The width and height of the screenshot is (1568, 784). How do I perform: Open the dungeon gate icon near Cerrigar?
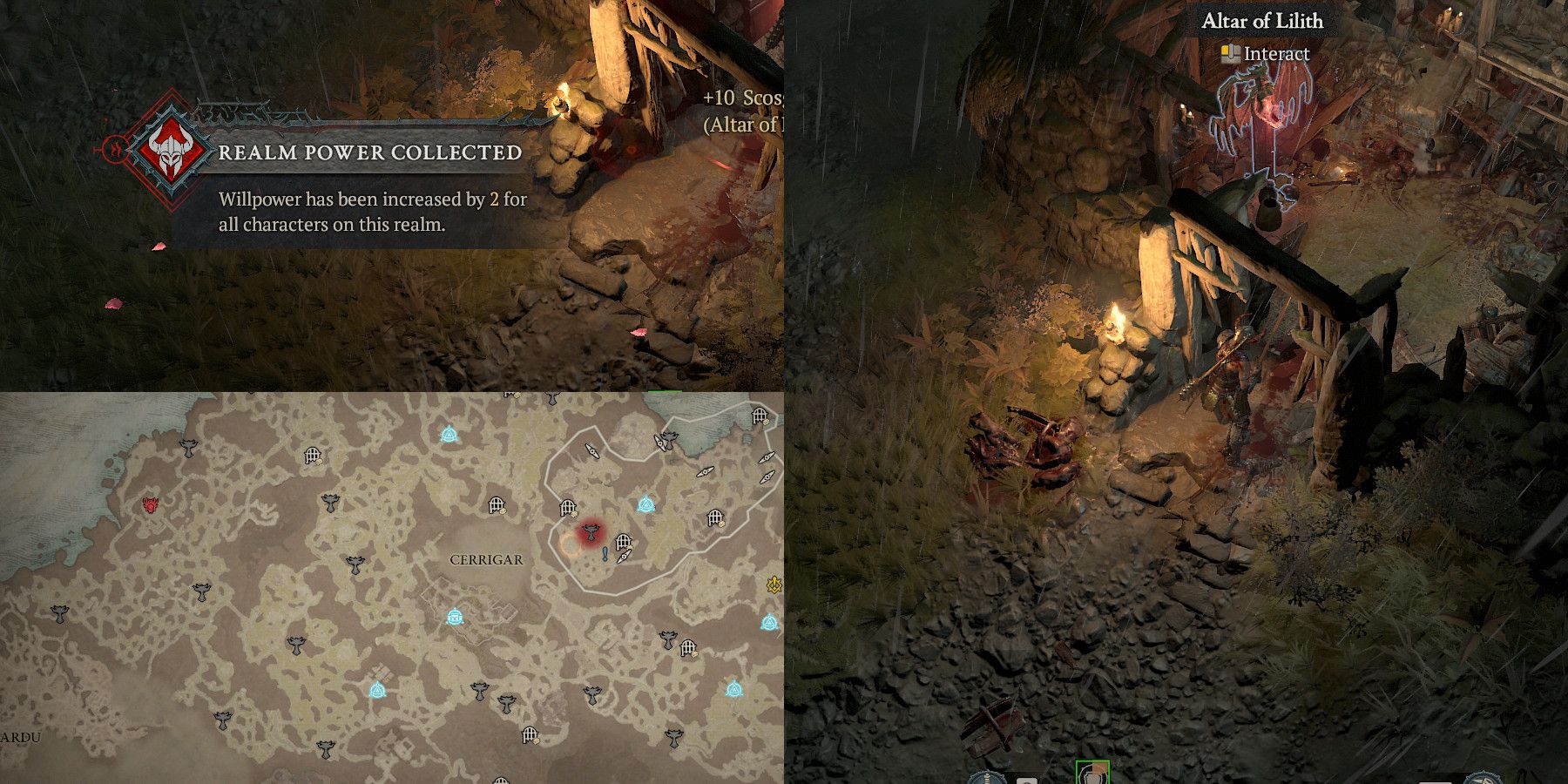(623, 540)
